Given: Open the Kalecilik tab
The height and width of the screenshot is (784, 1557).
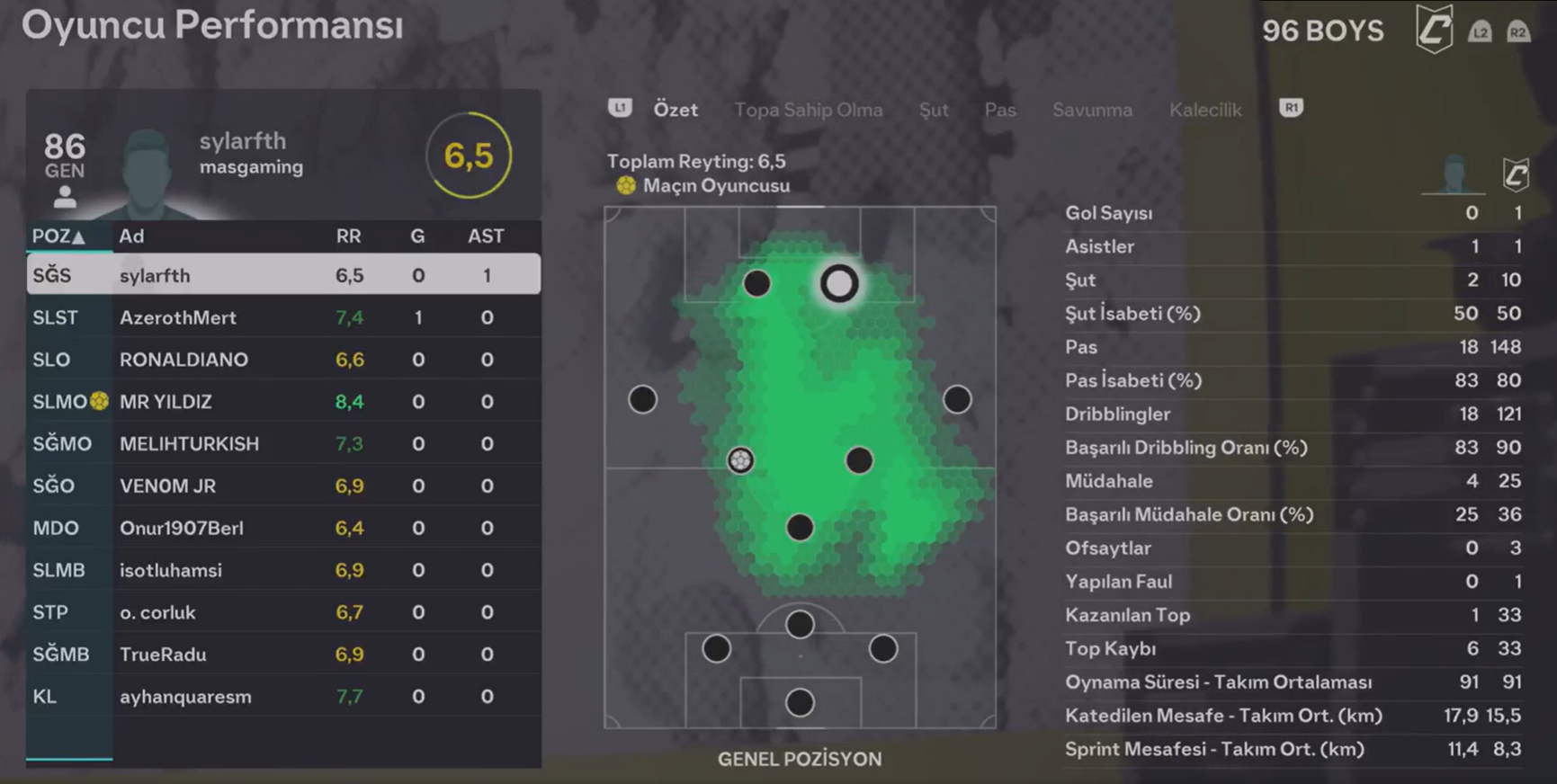Looking at the screenshot, I should pyautogui.click(x=1204, y=110).
